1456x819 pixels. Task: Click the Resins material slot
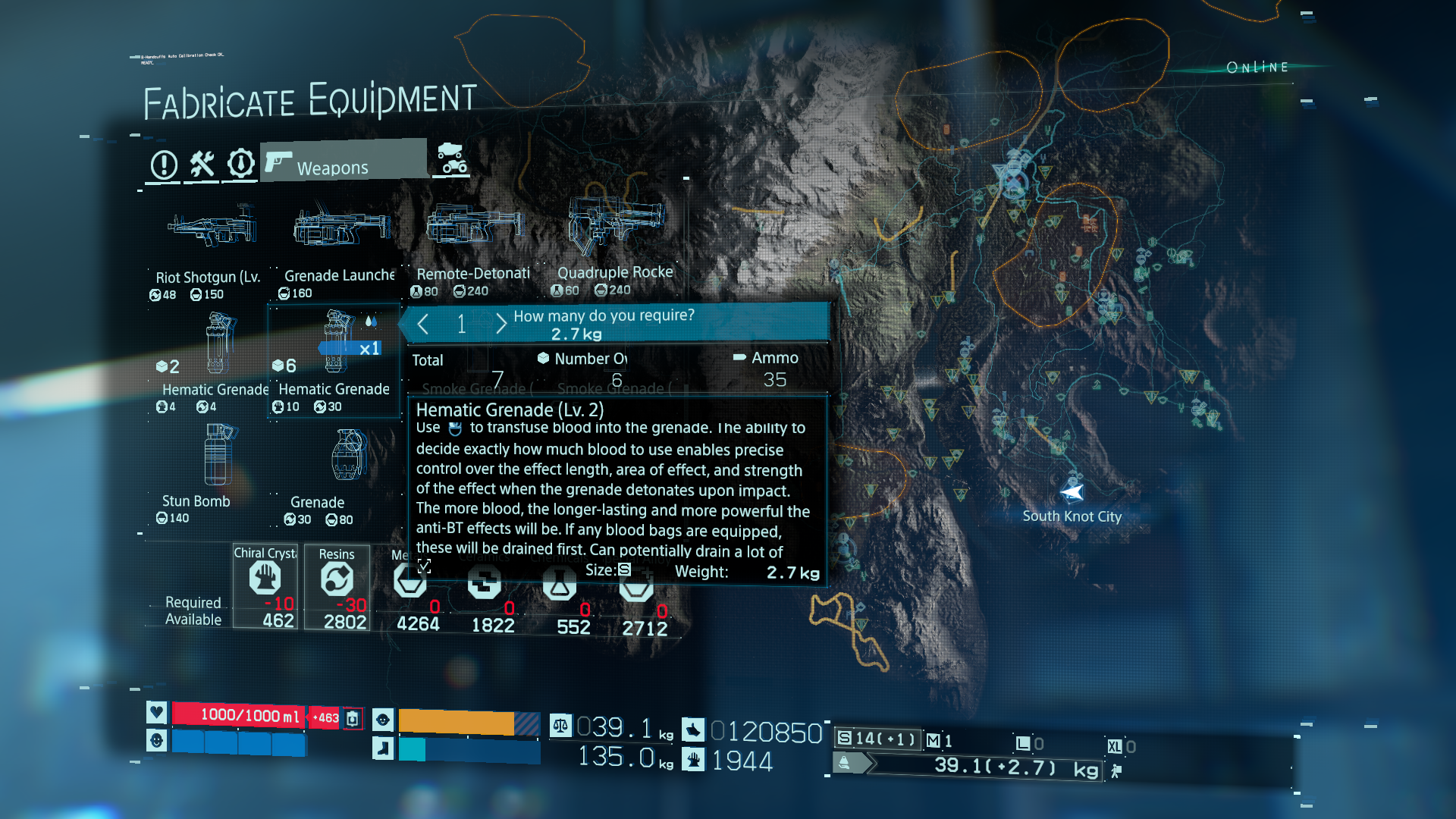coord(337,585)
